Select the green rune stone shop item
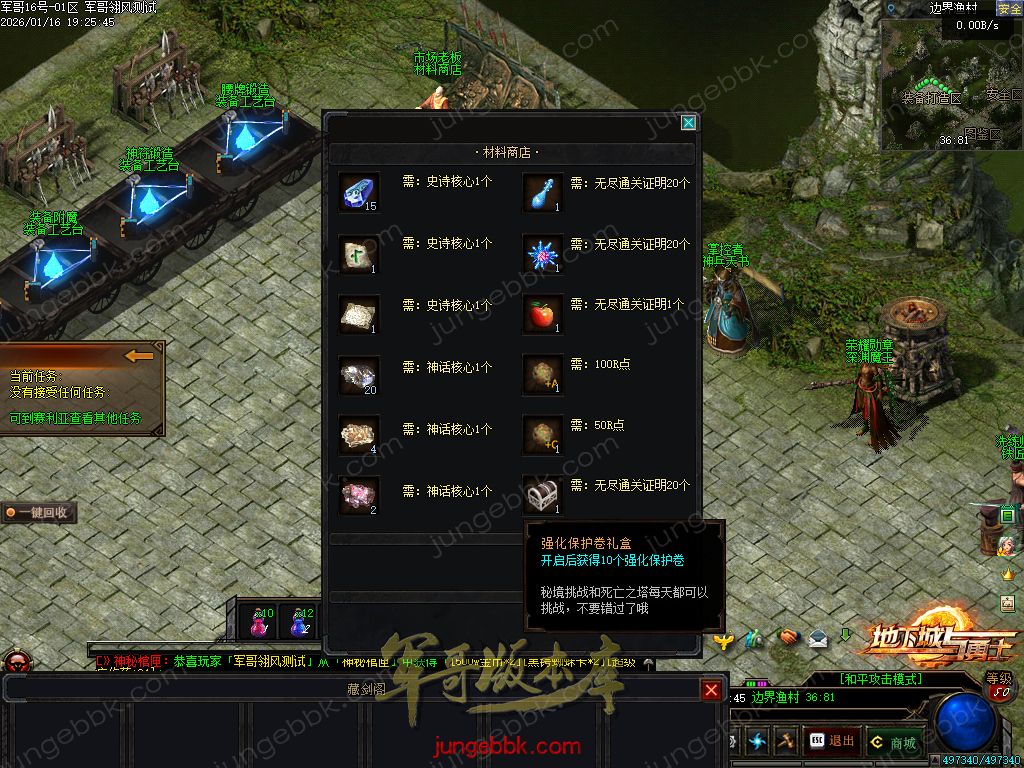The image size is (1024, 768). [x=357, y=254]
